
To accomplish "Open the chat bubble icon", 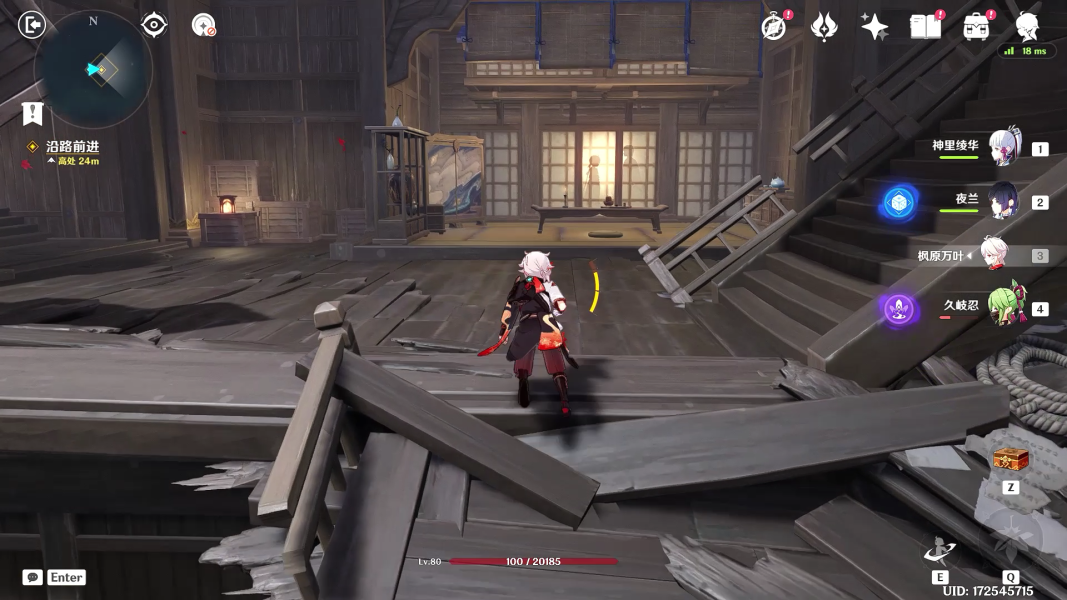I will tap(33, 577).
